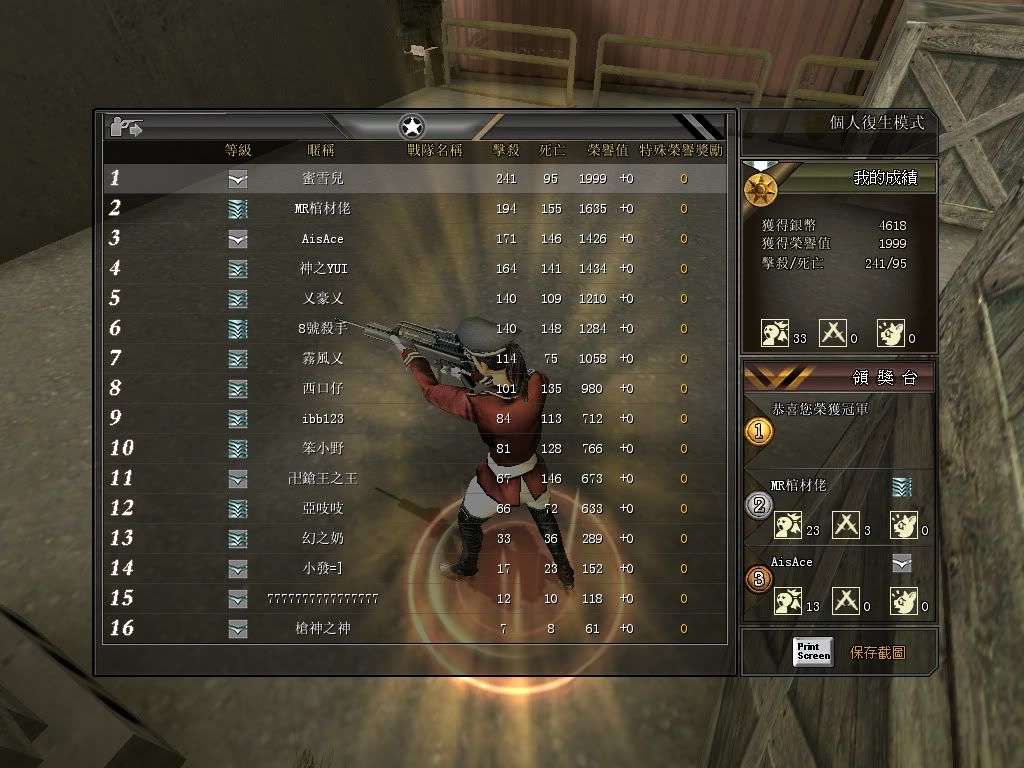Open the star emblem tab above the scoreboard

(412, 126)
